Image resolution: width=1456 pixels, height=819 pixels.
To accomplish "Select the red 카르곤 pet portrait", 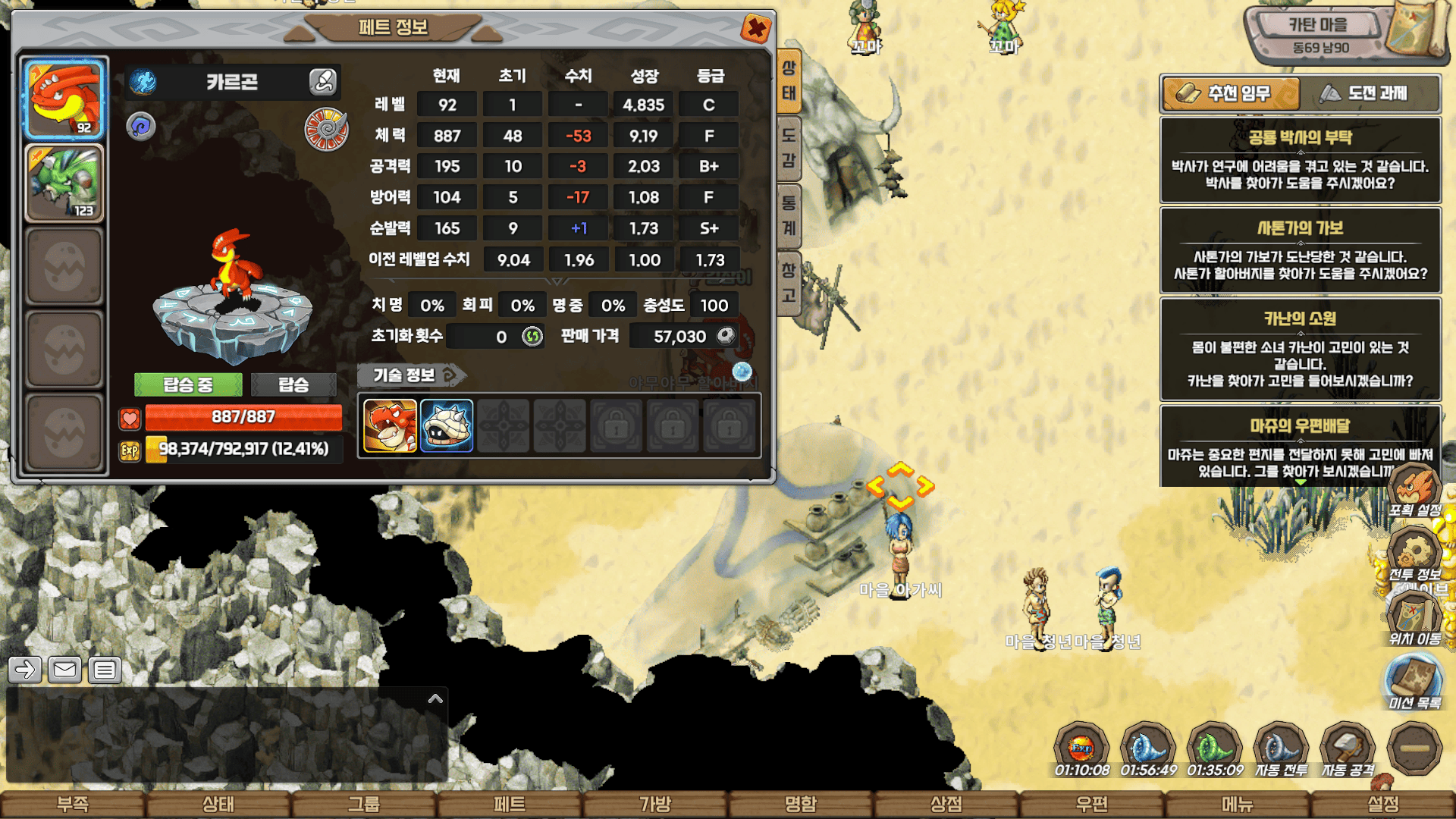I will point(64,99).
